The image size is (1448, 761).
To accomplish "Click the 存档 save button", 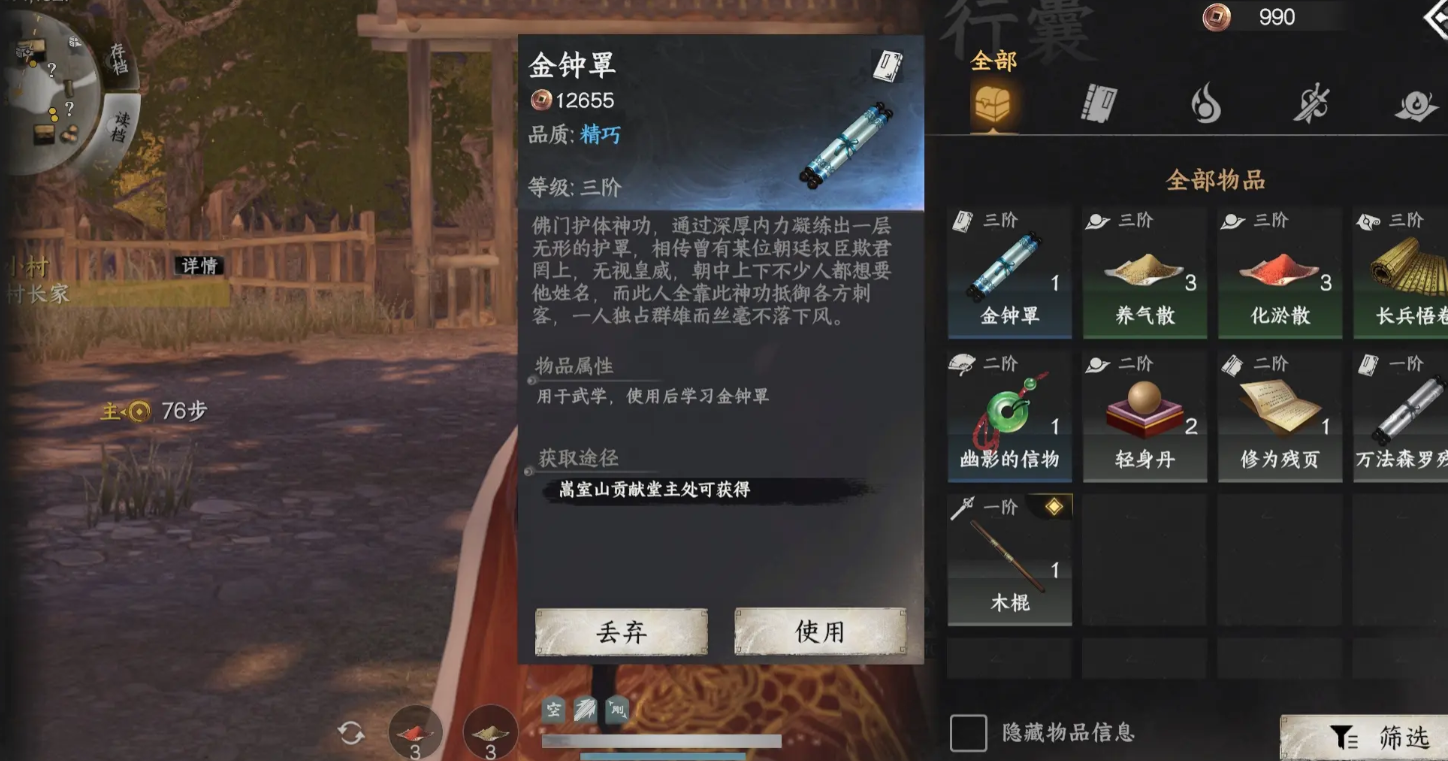I will pyautogui.click(x=119, y=57).
